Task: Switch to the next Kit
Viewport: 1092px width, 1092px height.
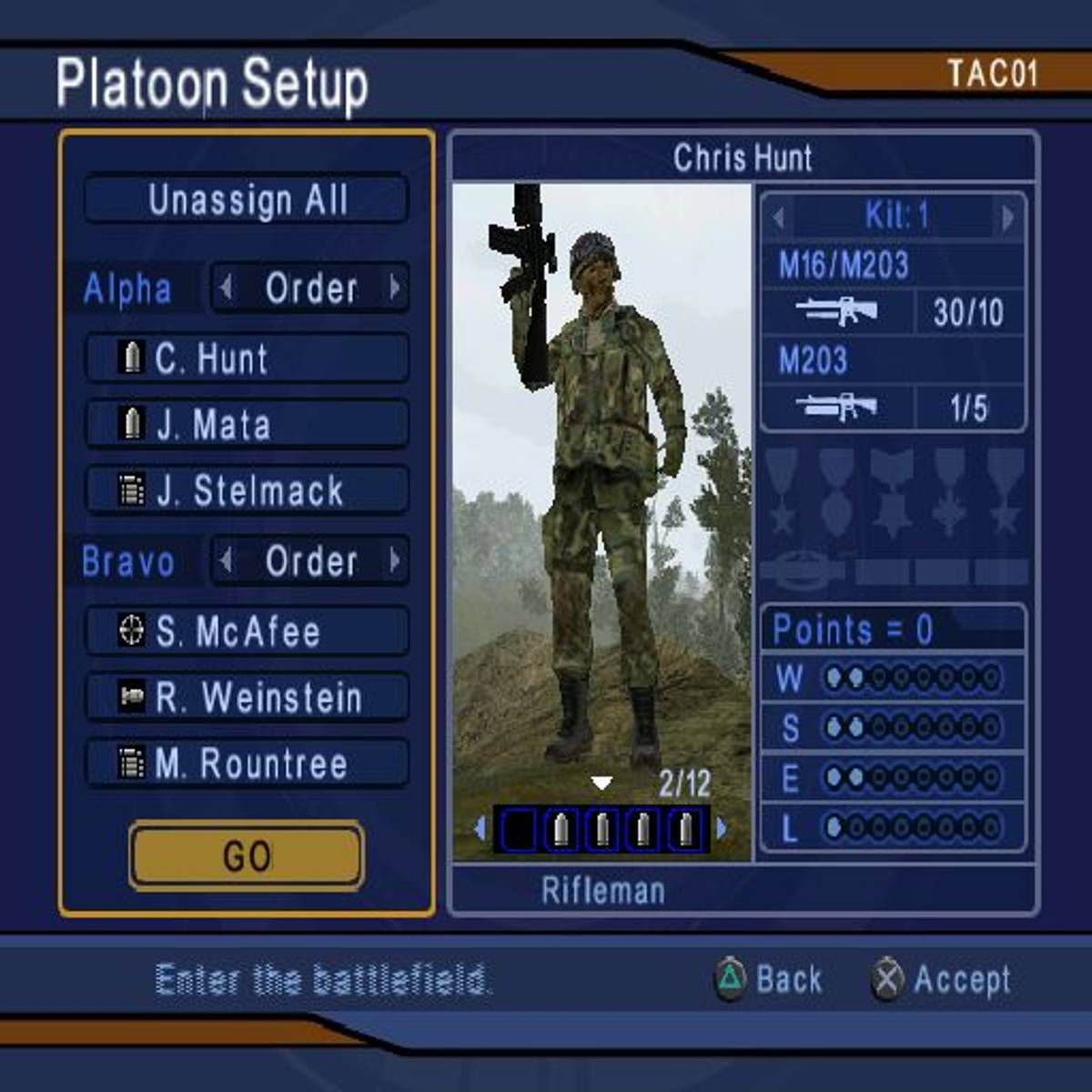Action: point(1007,217)
